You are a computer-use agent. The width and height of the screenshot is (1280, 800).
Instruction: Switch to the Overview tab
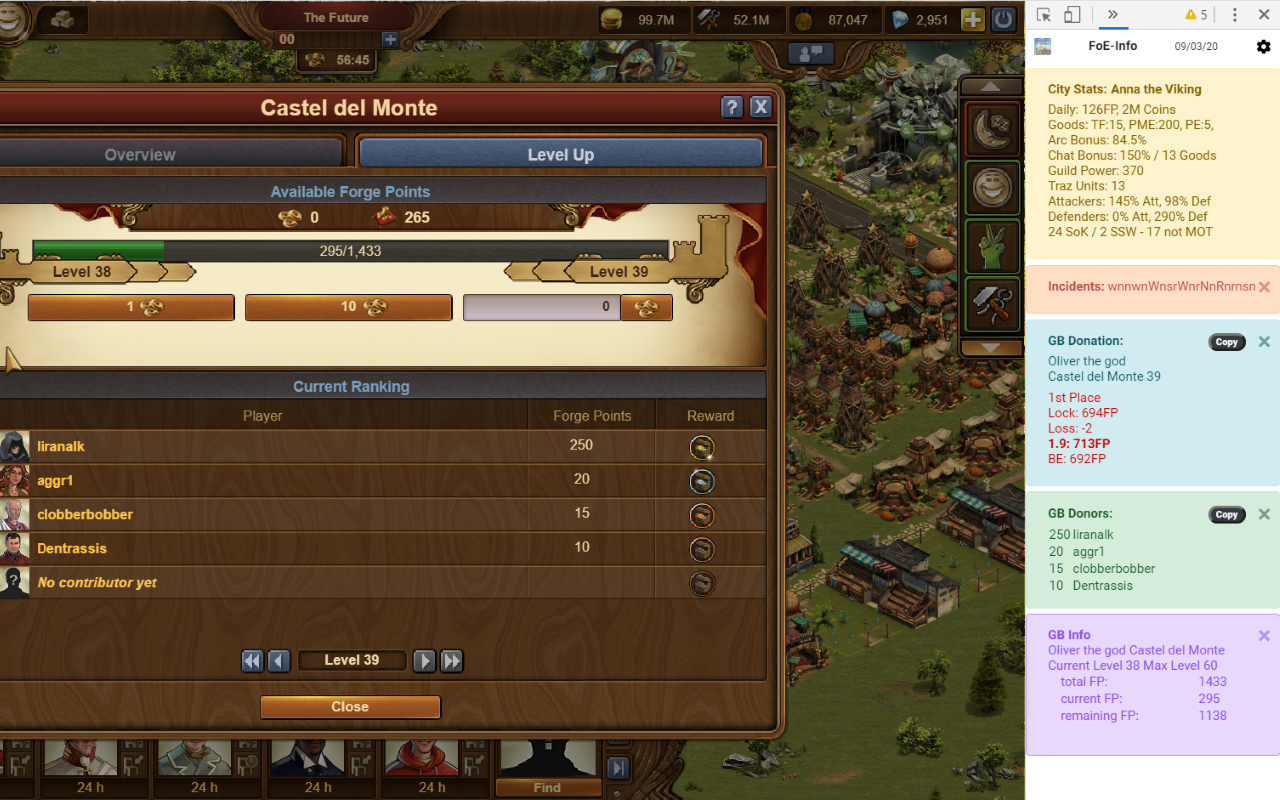140,155
